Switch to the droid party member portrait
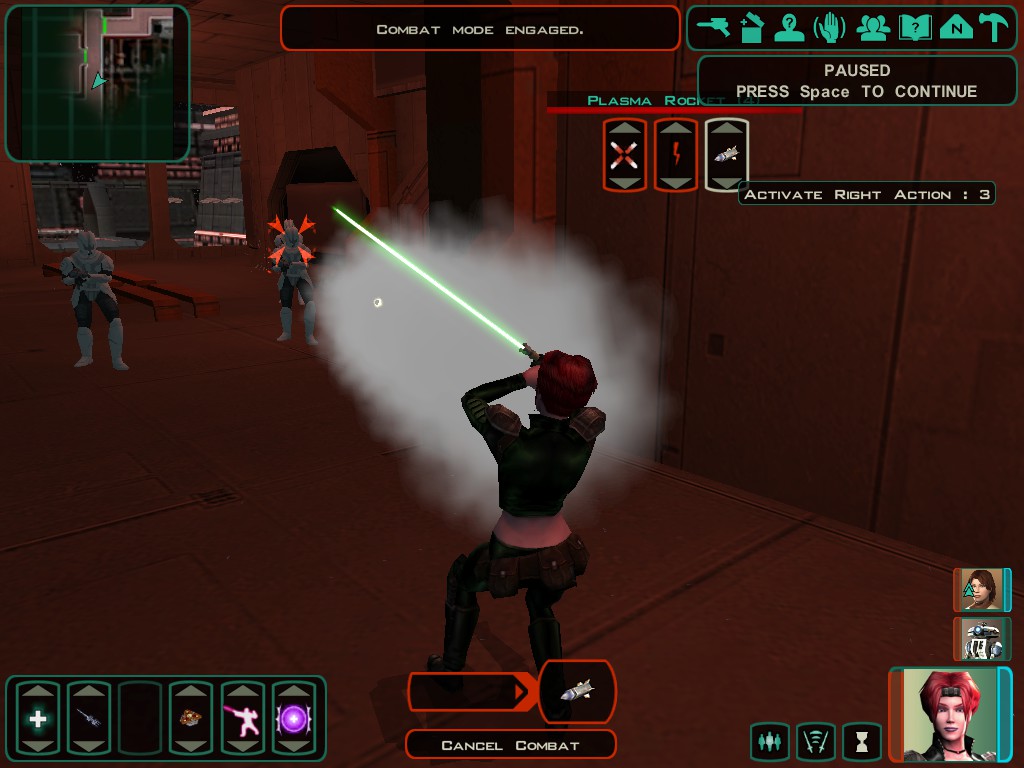 [x=981, y=639]
